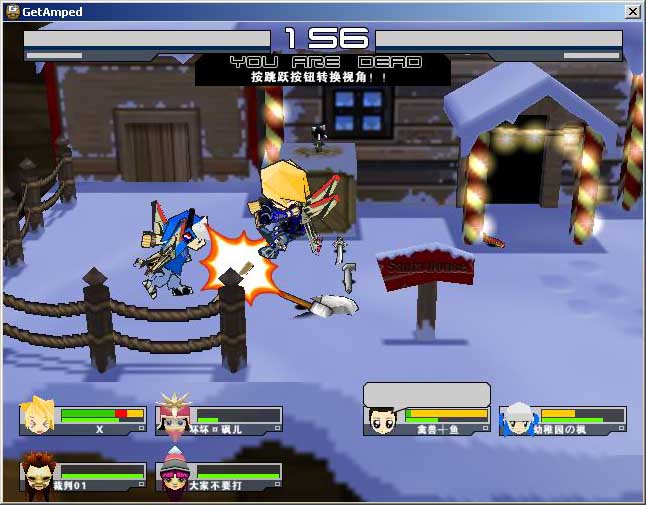The image size is (646, 505).
Task: Click the white-haired player 幼稚园の枫 portrait
Action: [518, 420]
